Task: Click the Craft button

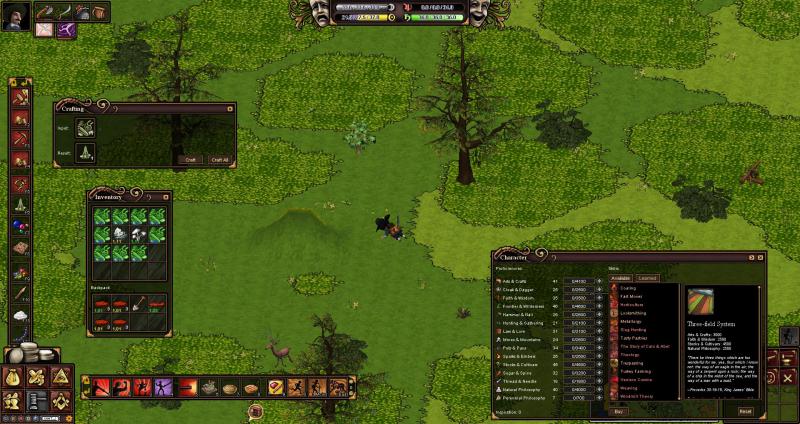Action: click(189, 159)
